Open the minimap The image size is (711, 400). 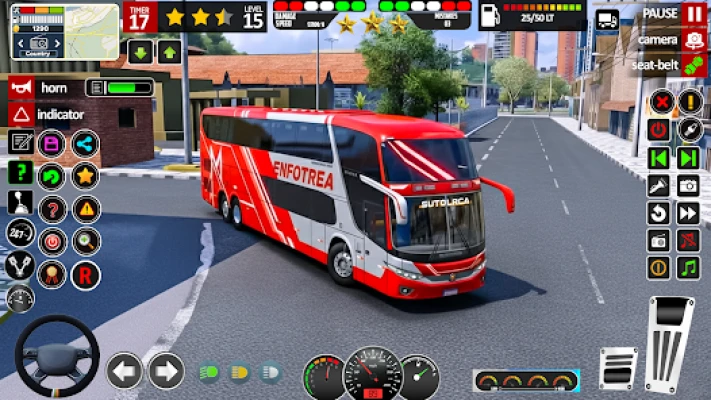[x=65, y=31]
